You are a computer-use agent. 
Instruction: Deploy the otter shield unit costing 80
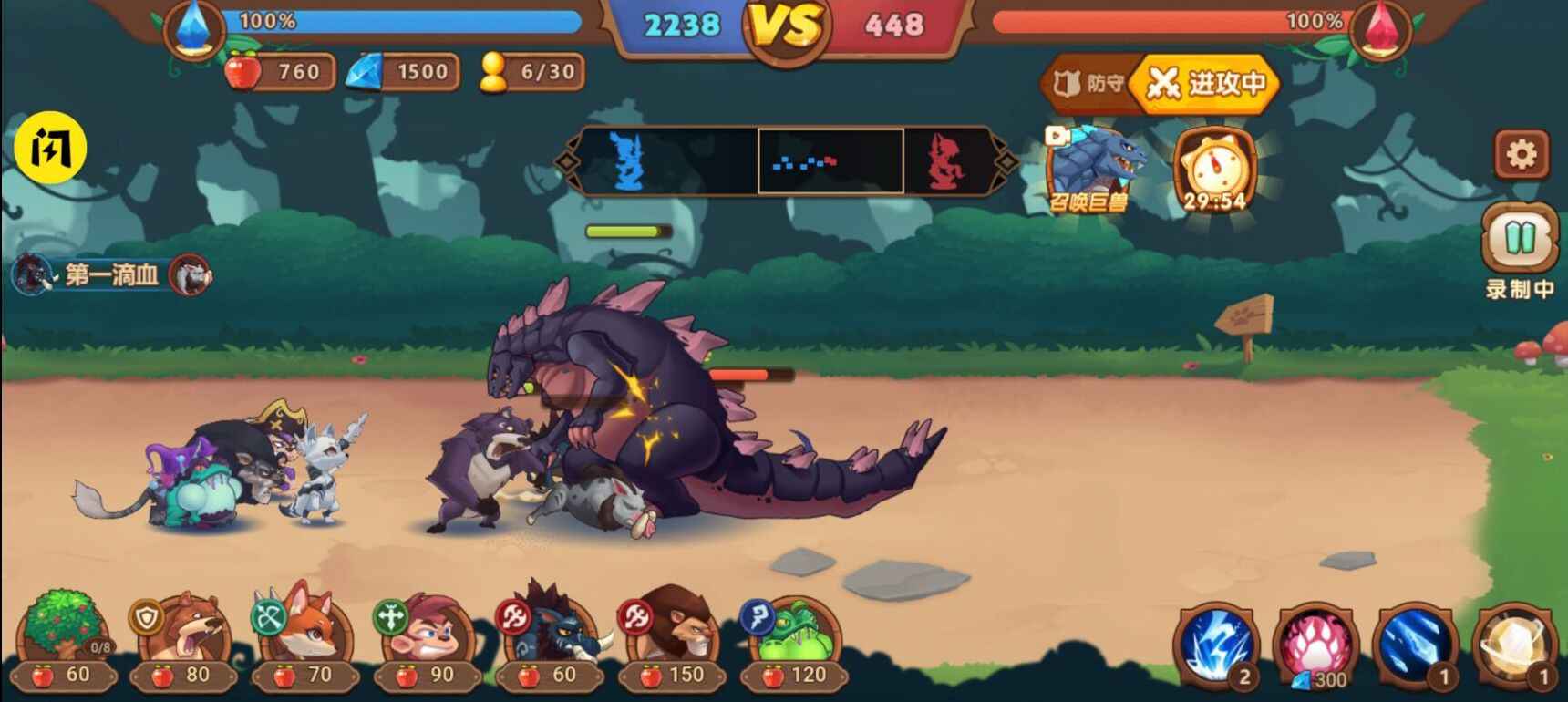(184, 640)
